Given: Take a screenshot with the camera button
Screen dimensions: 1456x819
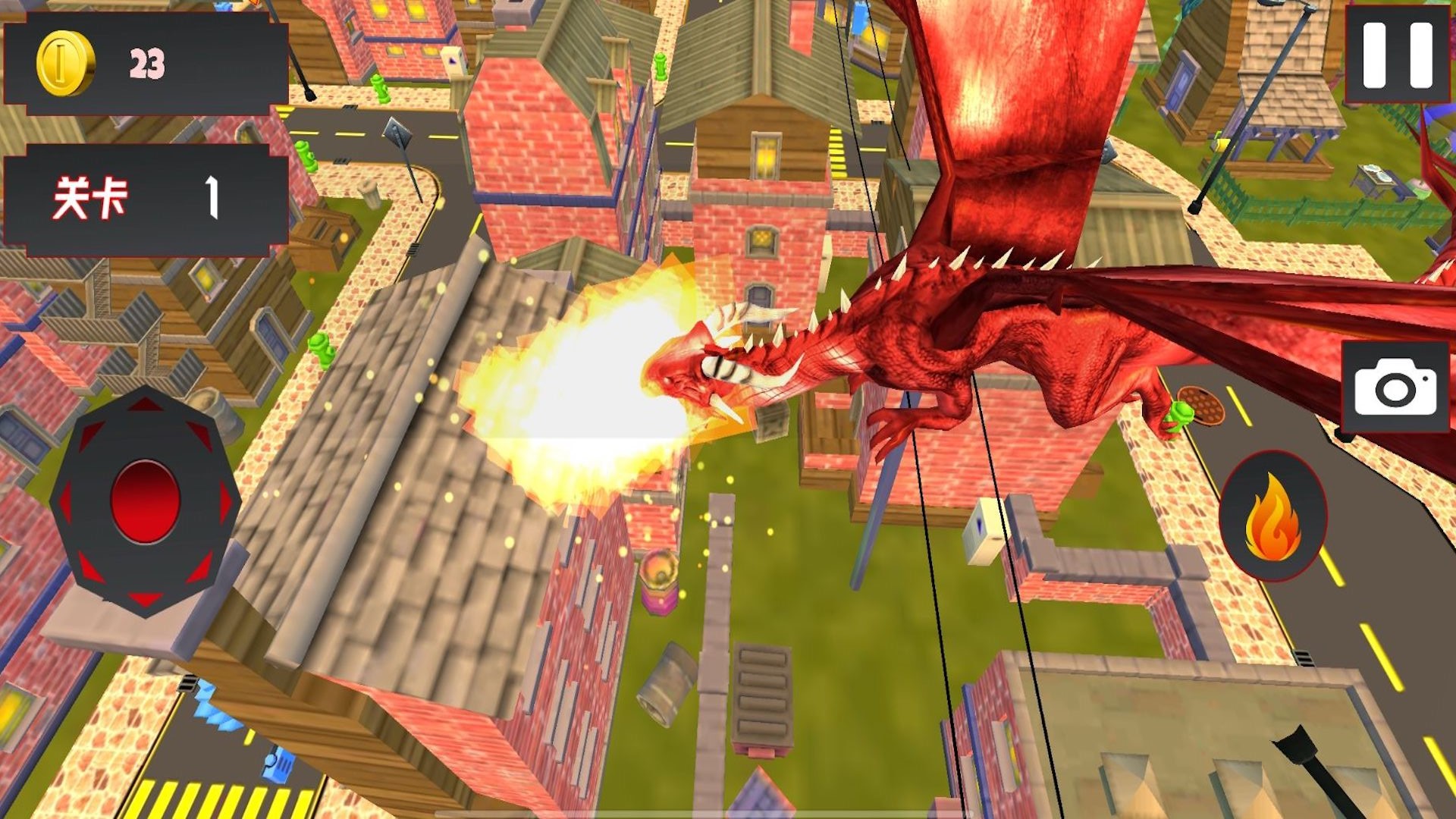Looking at the screenshot, I should point(1395,388).
